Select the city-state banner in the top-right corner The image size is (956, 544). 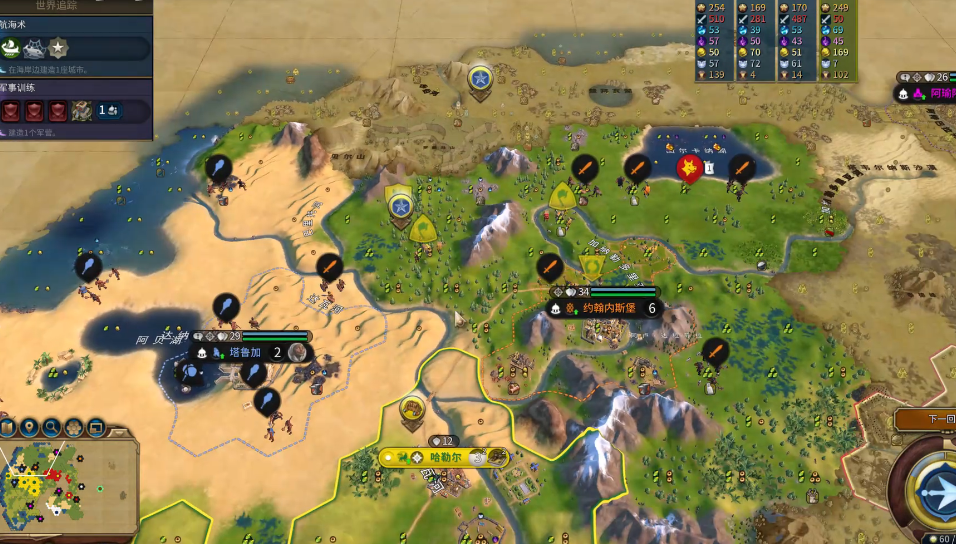(x=926, y=92)
